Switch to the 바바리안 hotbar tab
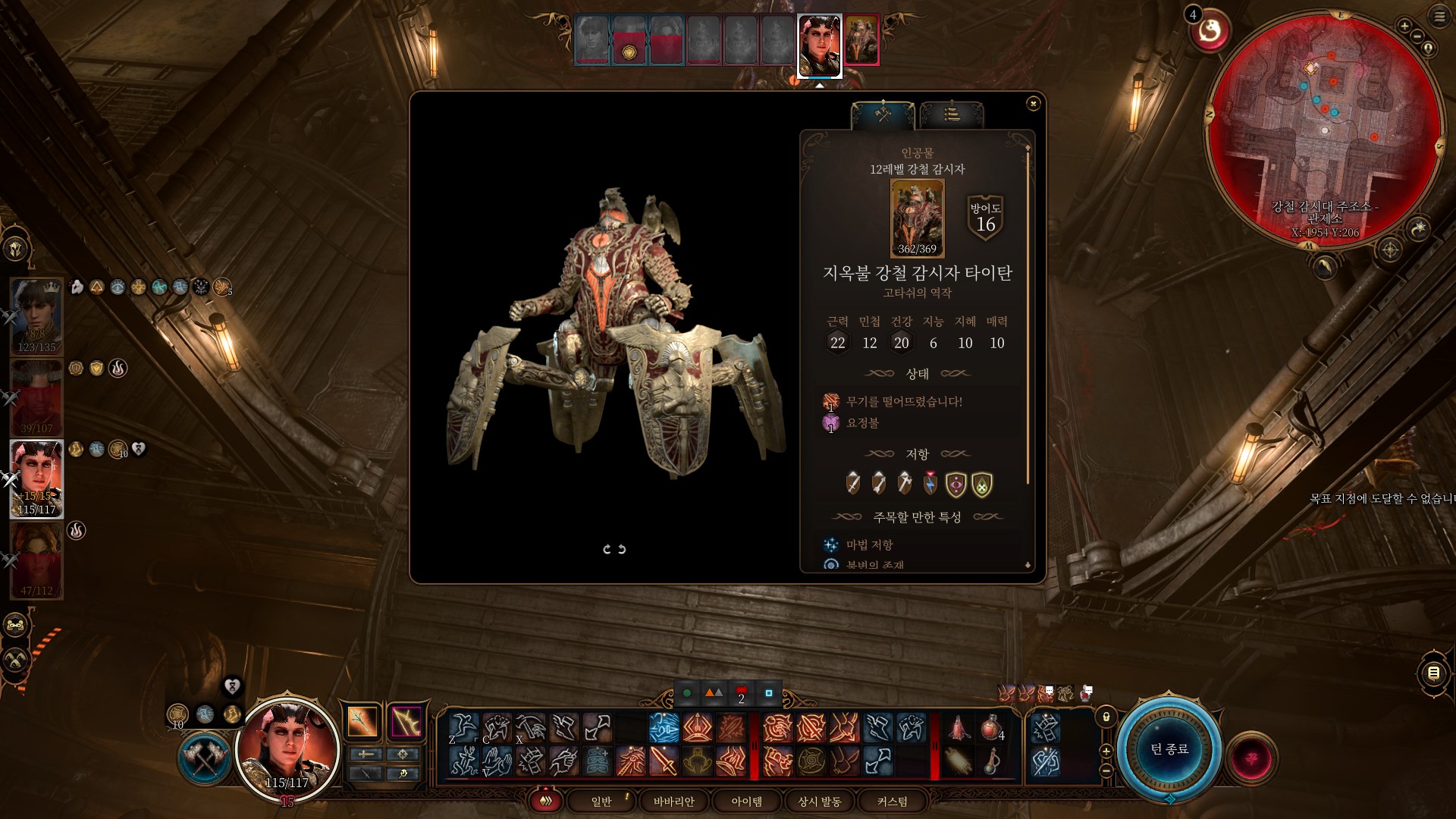 pyautogui.click(x=673, y=802)
